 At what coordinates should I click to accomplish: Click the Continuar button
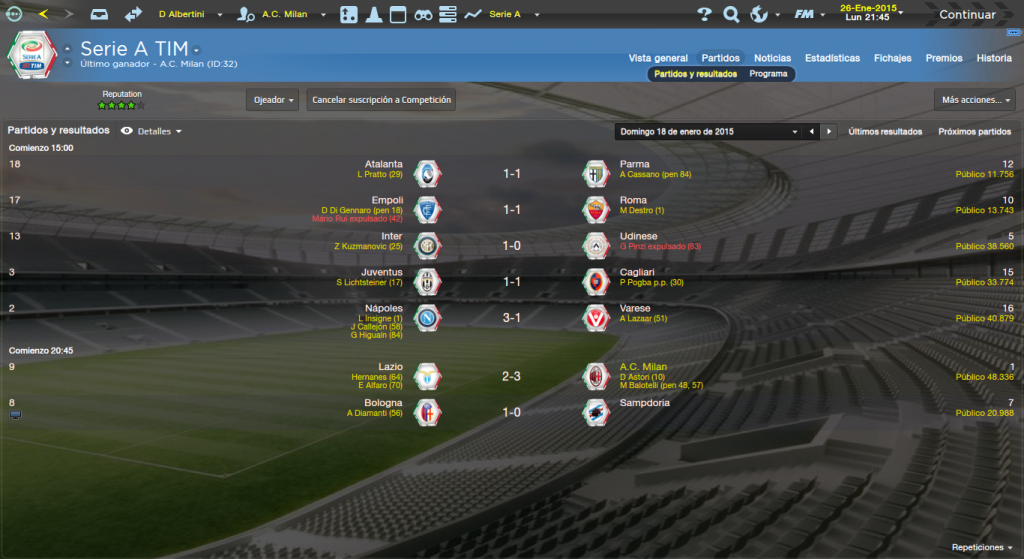966,15
